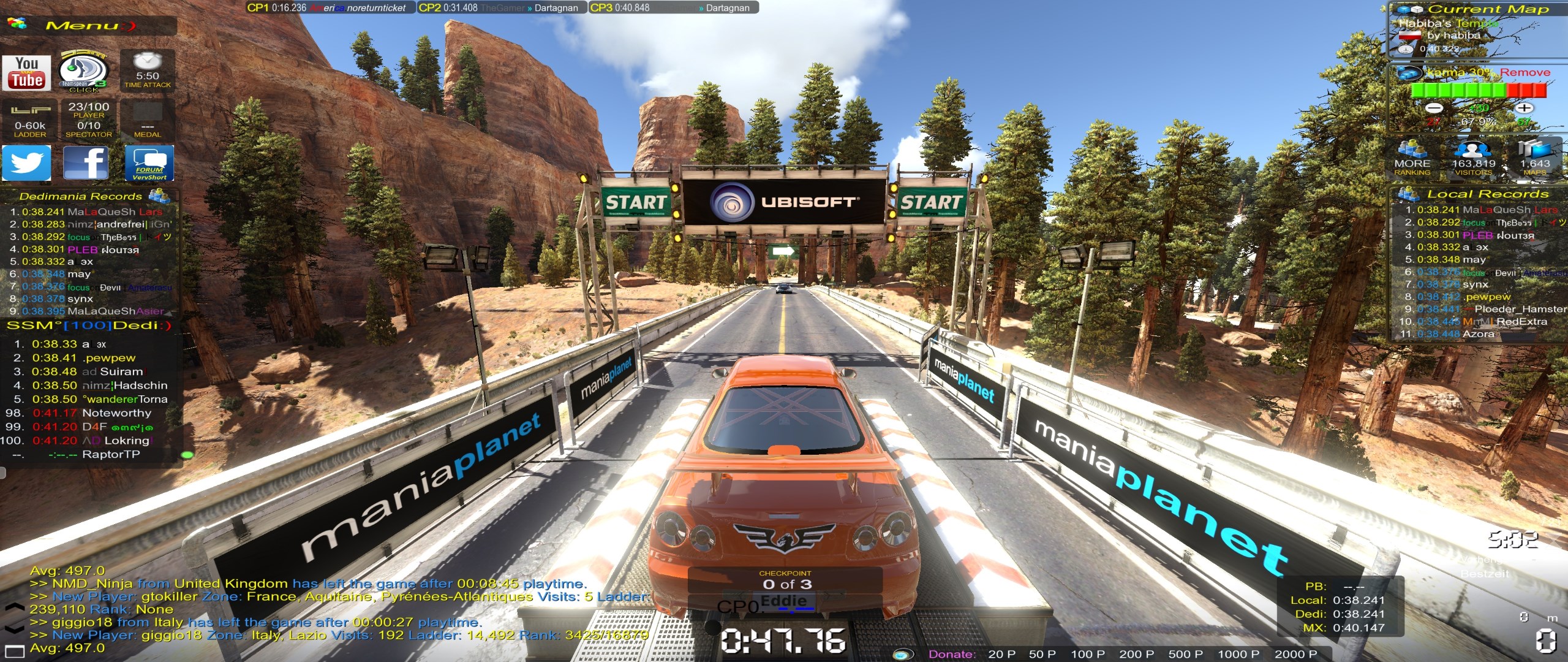The width and height of the screenshot is (1568, 662).
Task: Donate 2000 P to the server
Action: click(x=1295, y=654)
